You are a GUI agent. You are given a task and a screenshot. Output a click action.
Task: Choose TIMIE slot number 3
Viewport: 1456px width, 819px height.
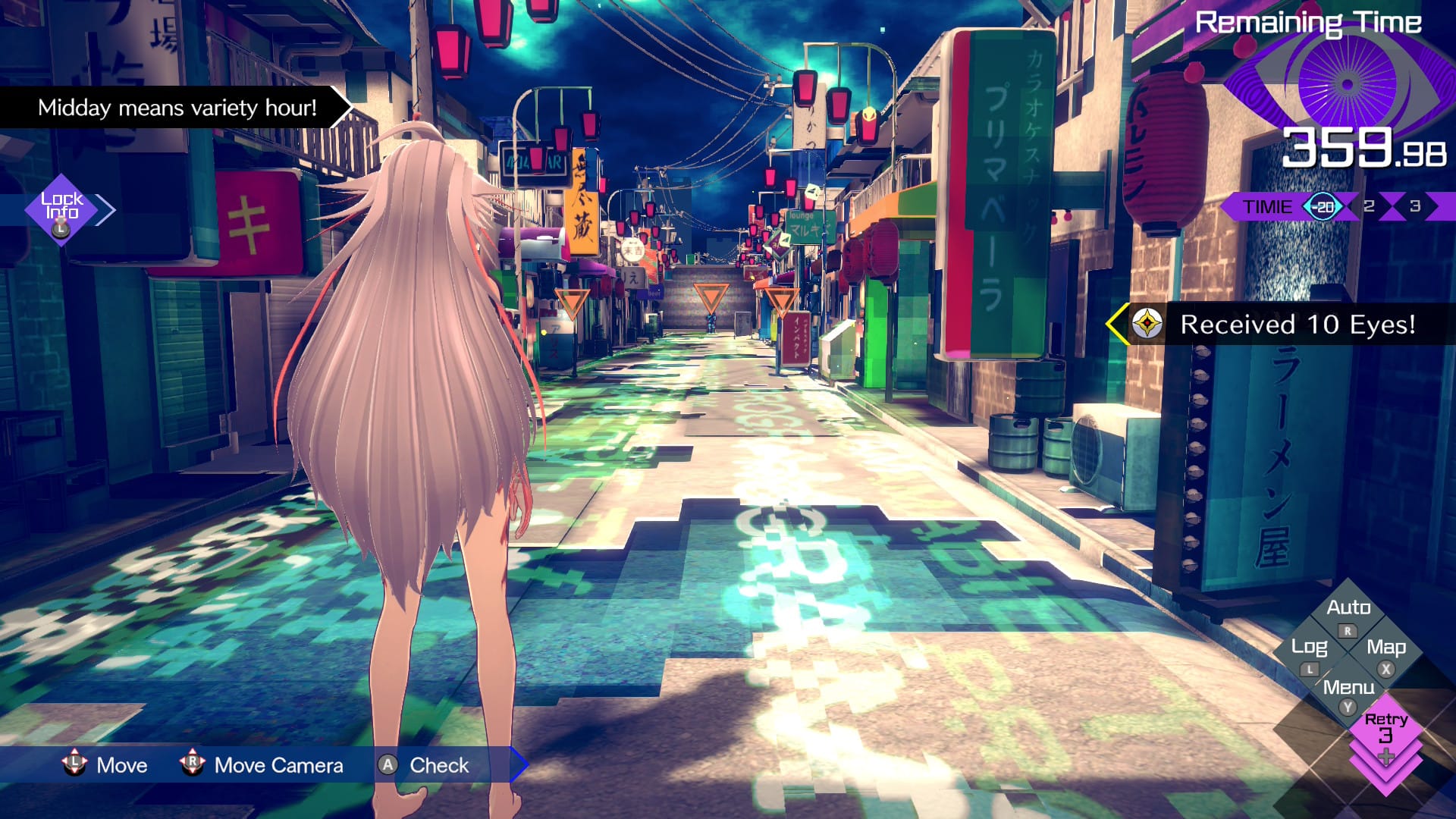(x=1415, y=206)
